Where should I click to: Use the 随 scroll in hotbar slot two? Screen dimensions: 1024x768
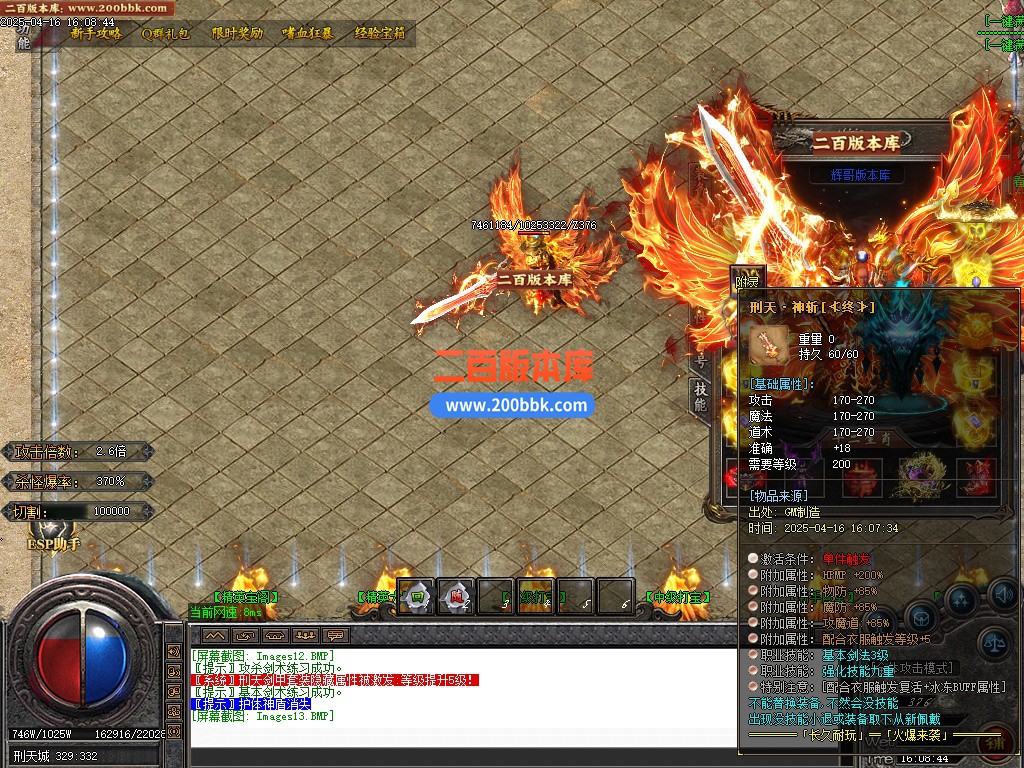coord(456,596)
